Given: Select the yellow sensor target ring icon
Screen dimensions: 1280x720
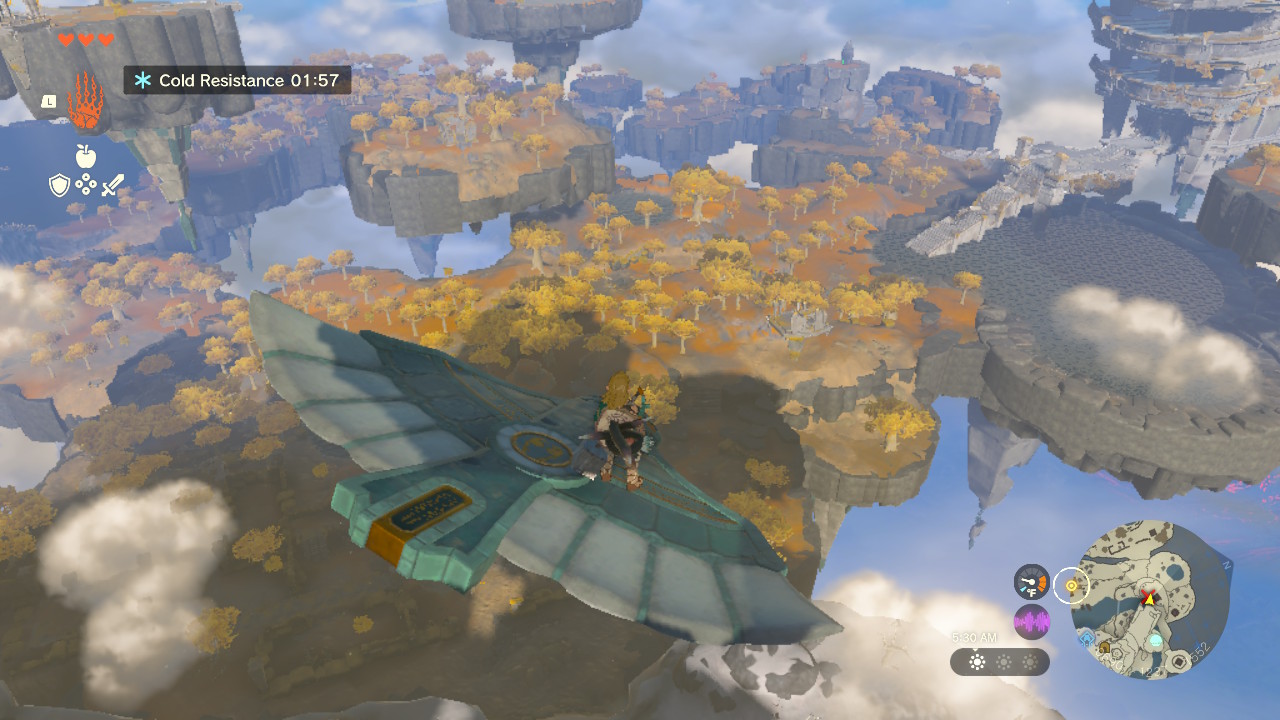Looking at the screenshot, I should 1072,586.
